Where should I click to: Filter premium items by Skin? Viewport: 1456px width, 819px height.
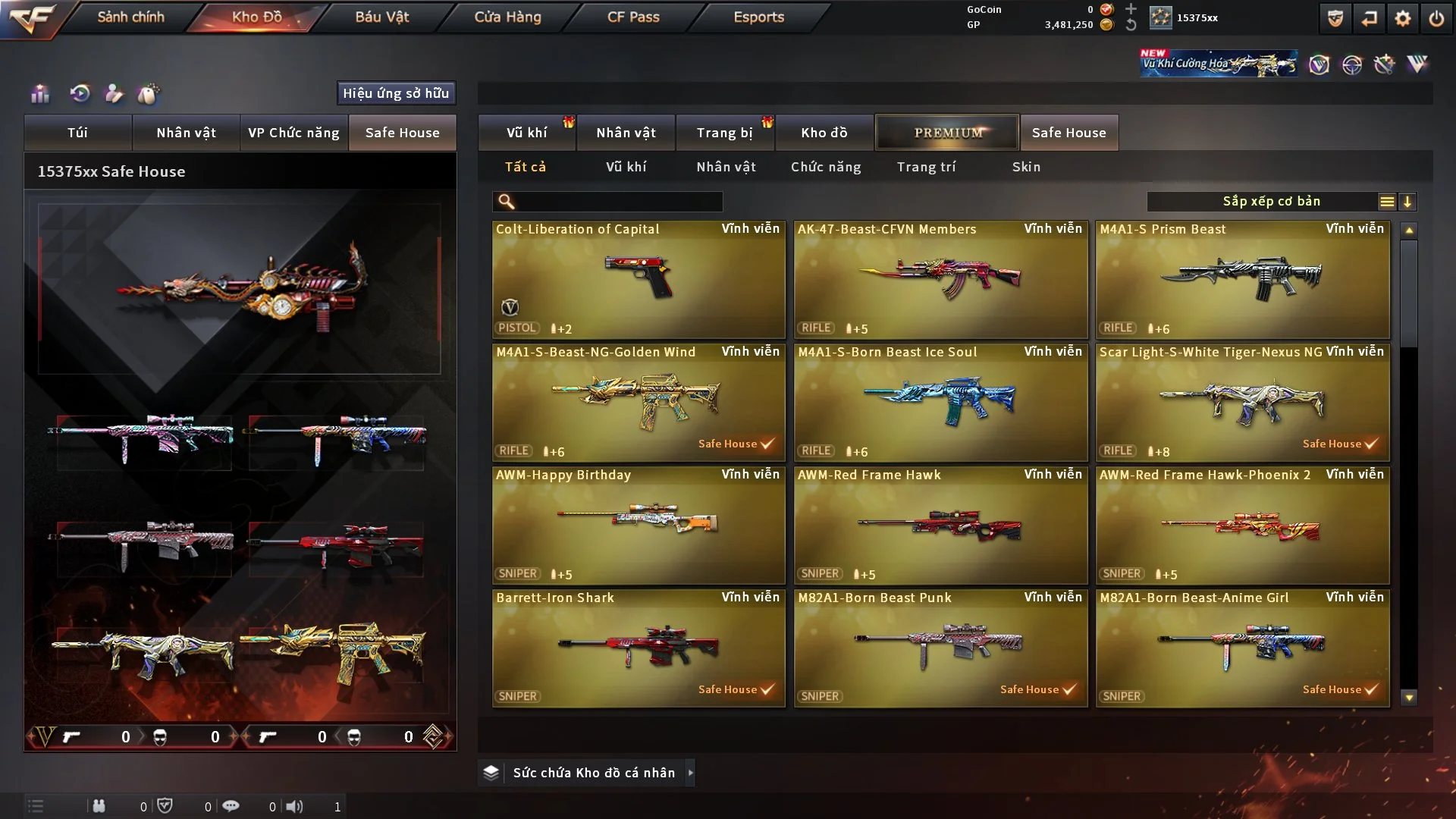(x=1026, y=167)
